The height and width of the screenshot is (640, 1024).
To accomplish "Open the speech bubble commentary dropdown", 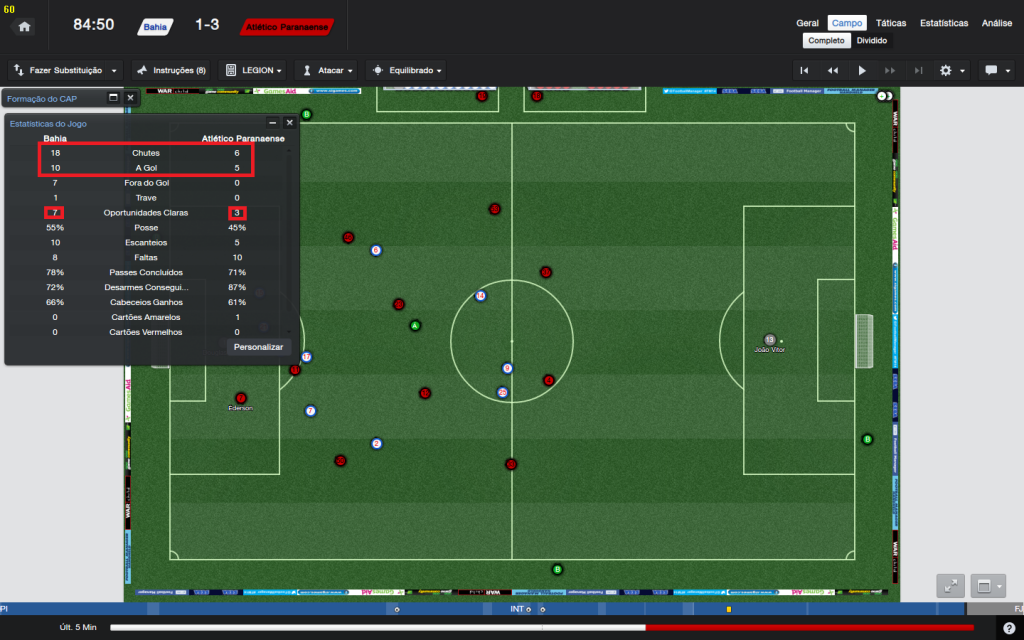I will tap(996, 71).
